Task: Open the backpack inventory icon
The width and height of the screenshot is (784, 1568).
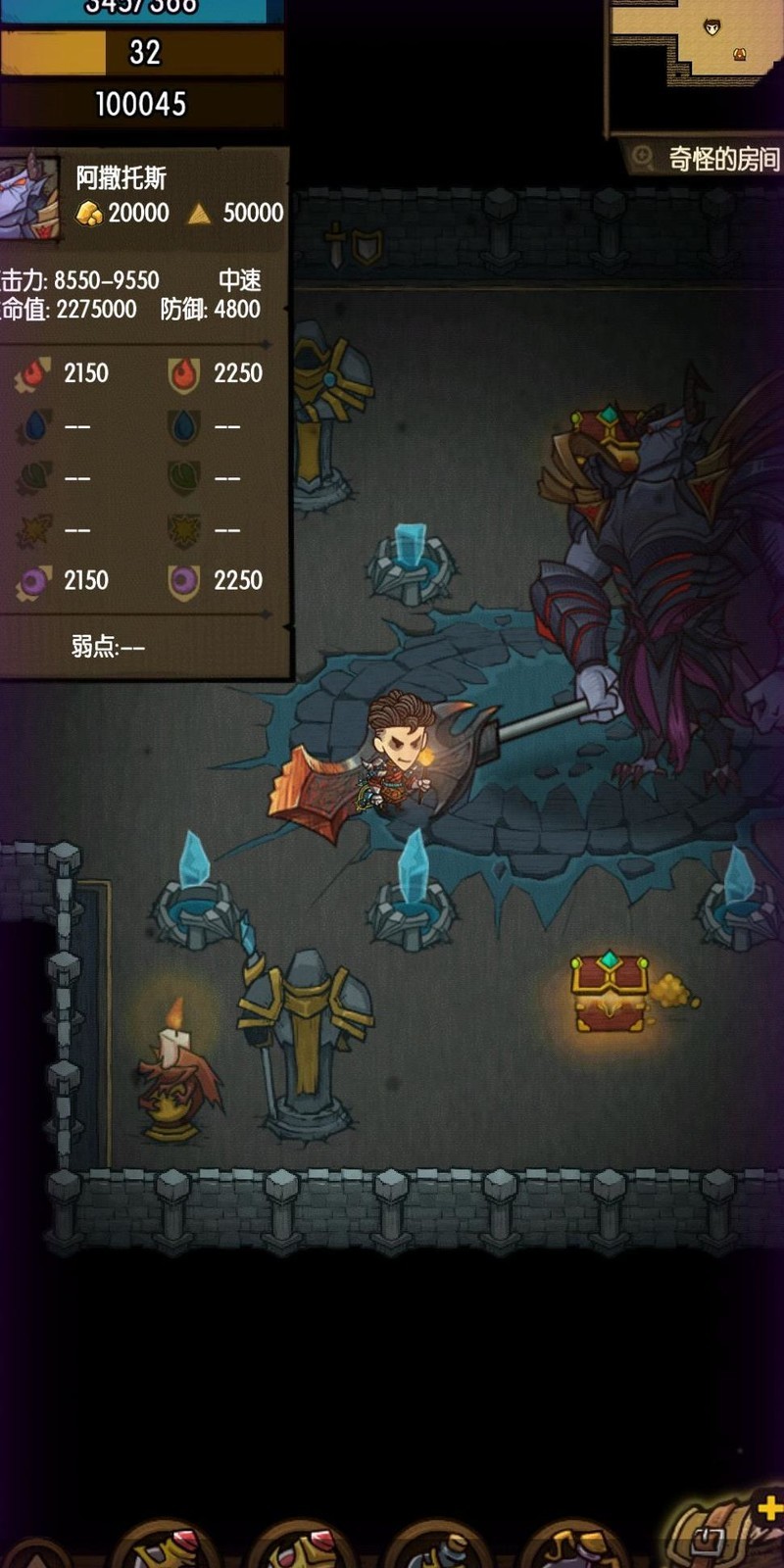Action: click(709, 1536)
